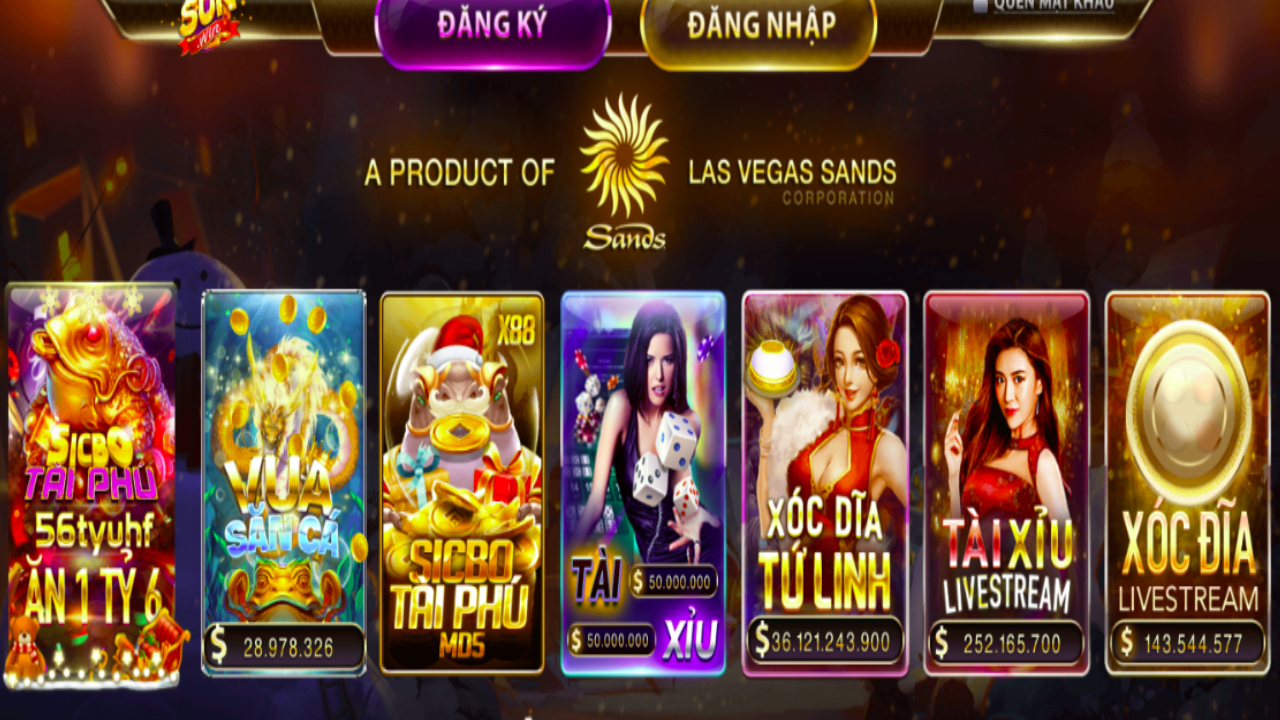Viewport: 1280px width, 720px height.
Task: Select the Sicbo Tài Phú MD5 tile
Action: click(462, 480)
